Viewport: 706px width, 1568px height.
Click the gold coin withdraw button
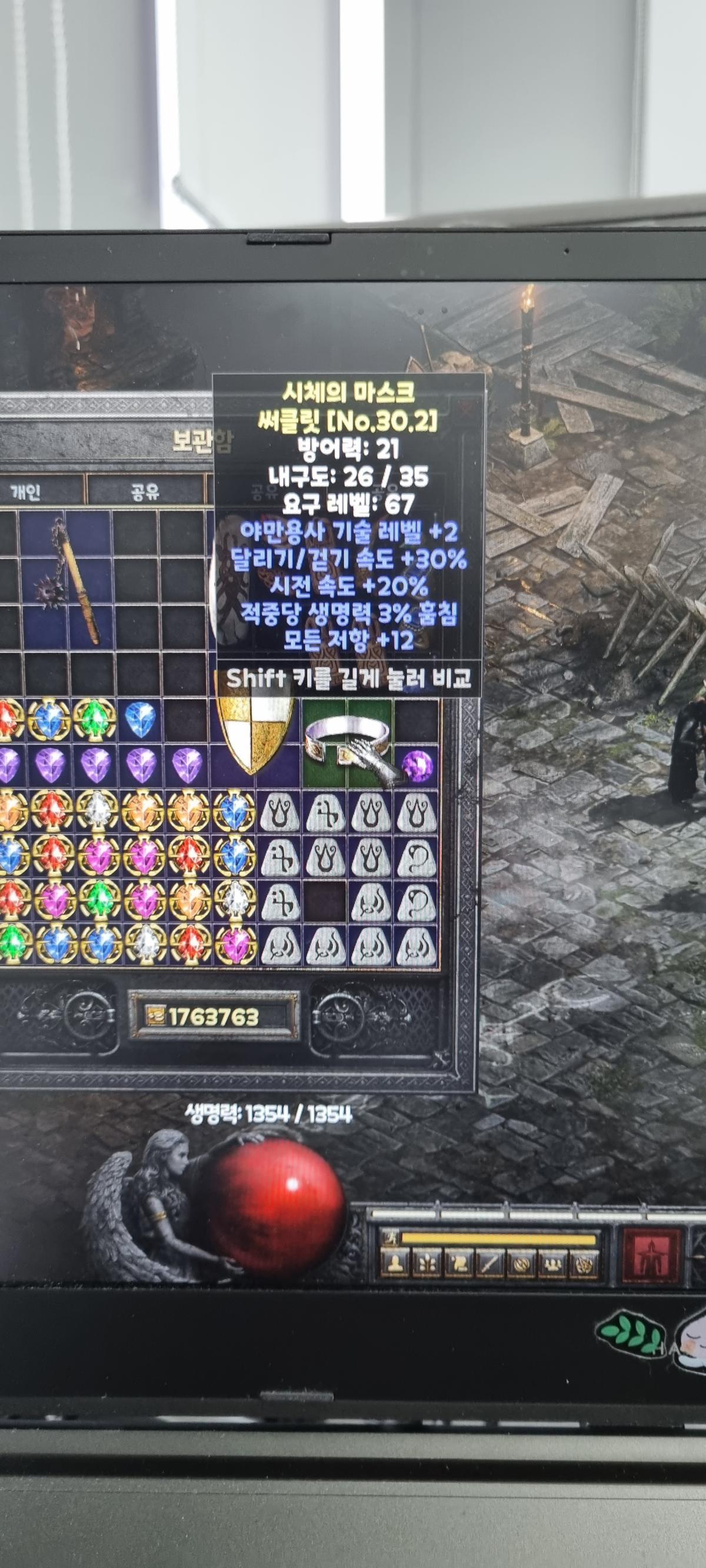click(152, 1017)
